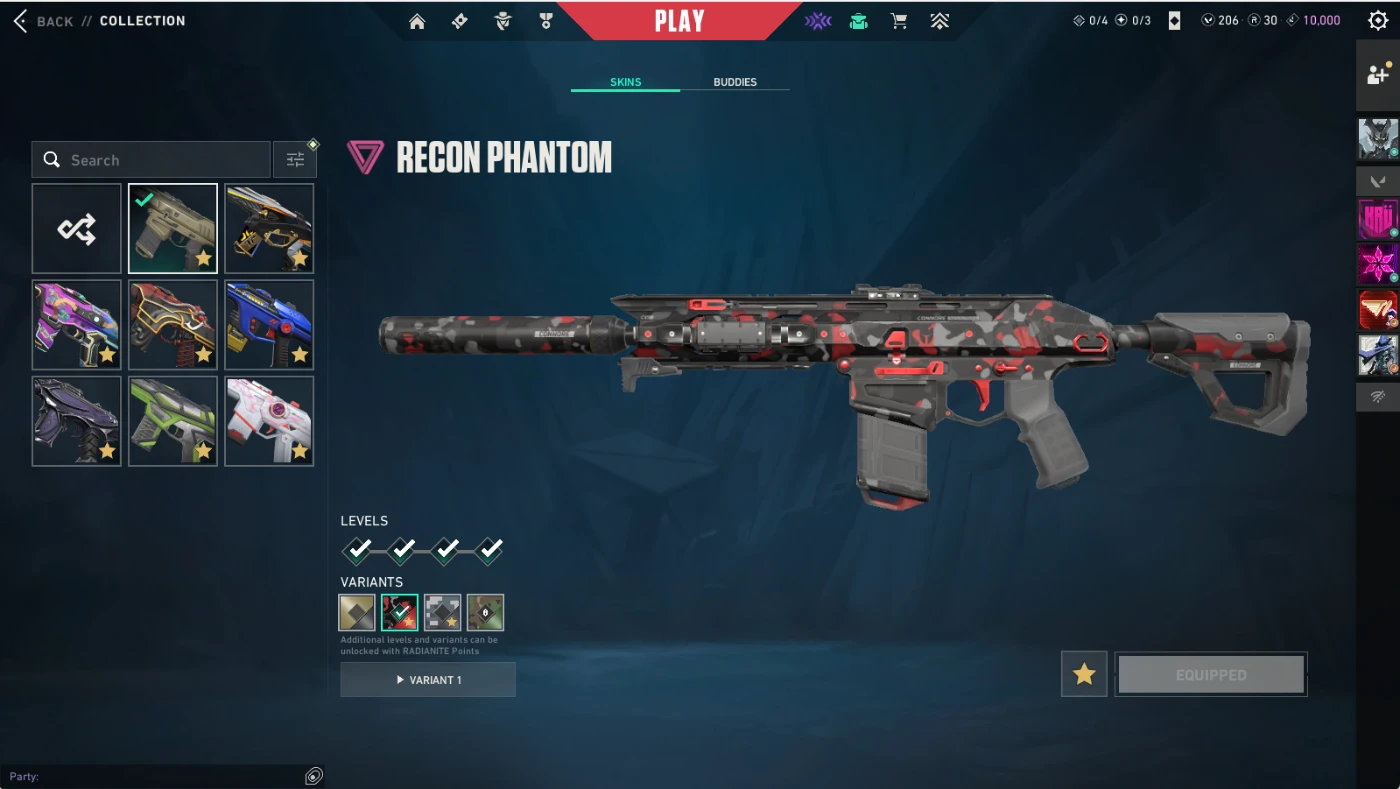Focus the skin Search field
Image resolution: width=1400 pixels, height=789 pixels.
point(160,160)
